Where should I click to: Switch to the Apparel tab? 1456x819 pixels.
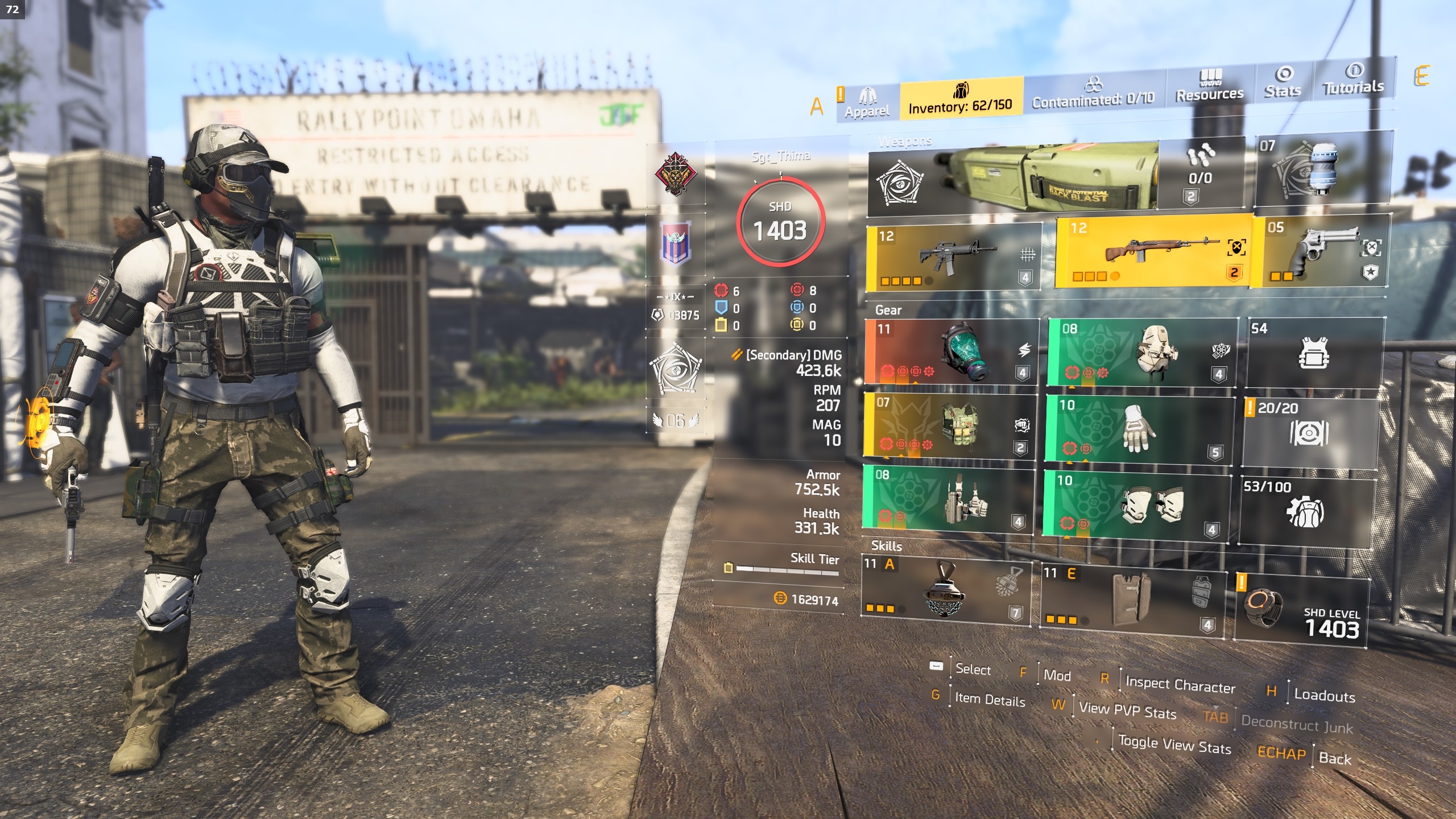coord(867,102)
